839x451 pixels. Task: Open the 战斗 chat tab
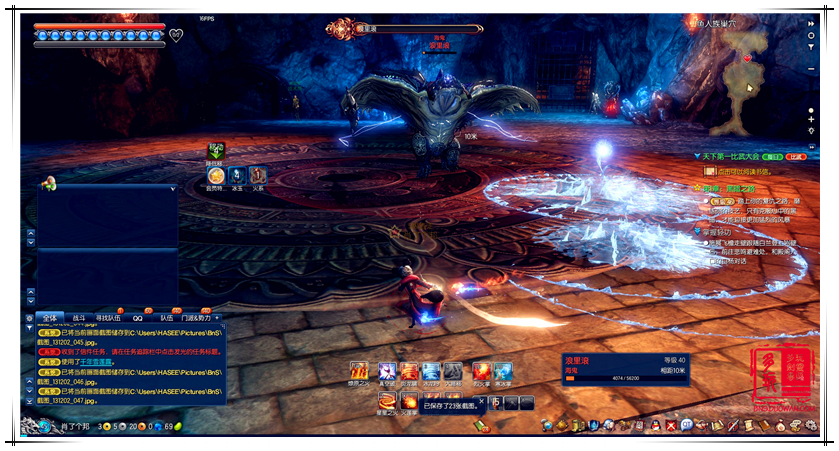pos(79,317)
